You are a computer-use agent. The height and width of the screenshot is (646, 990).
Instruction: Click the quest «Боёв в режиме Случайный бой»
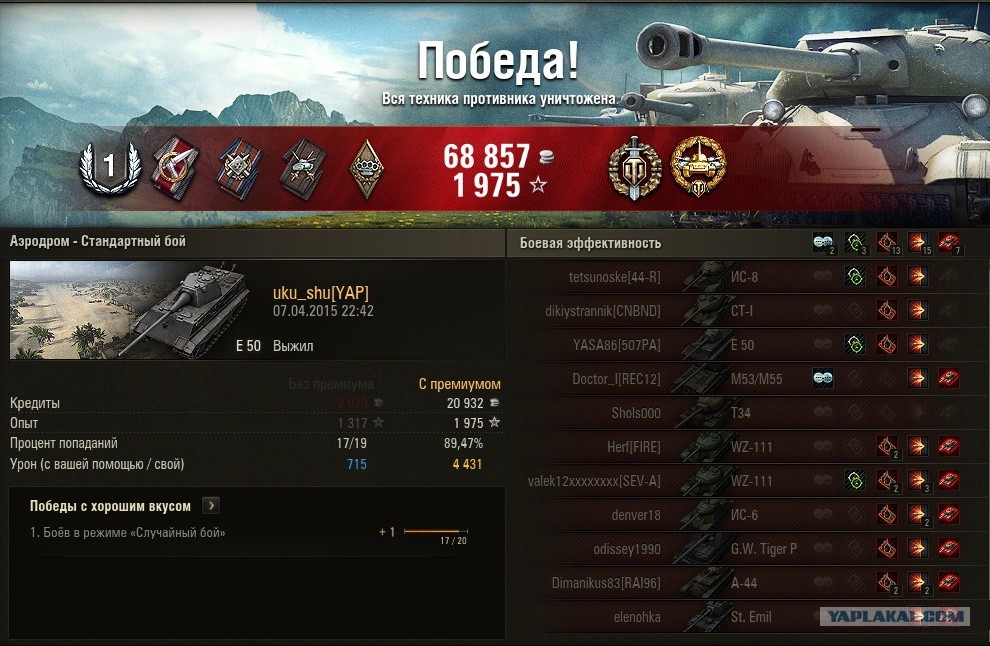point(128,533)
